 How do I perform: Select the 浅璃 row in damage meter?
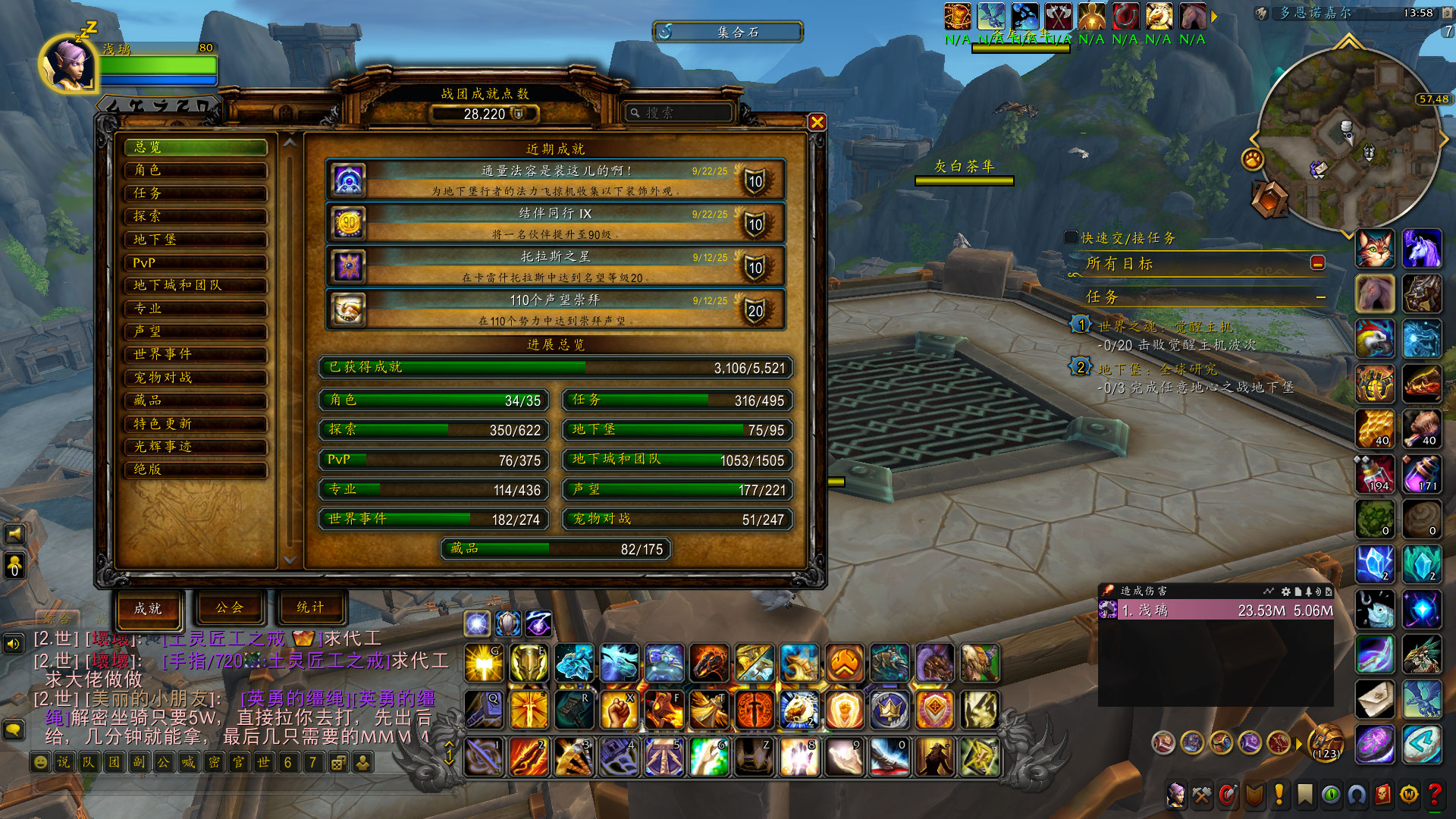1216,610
